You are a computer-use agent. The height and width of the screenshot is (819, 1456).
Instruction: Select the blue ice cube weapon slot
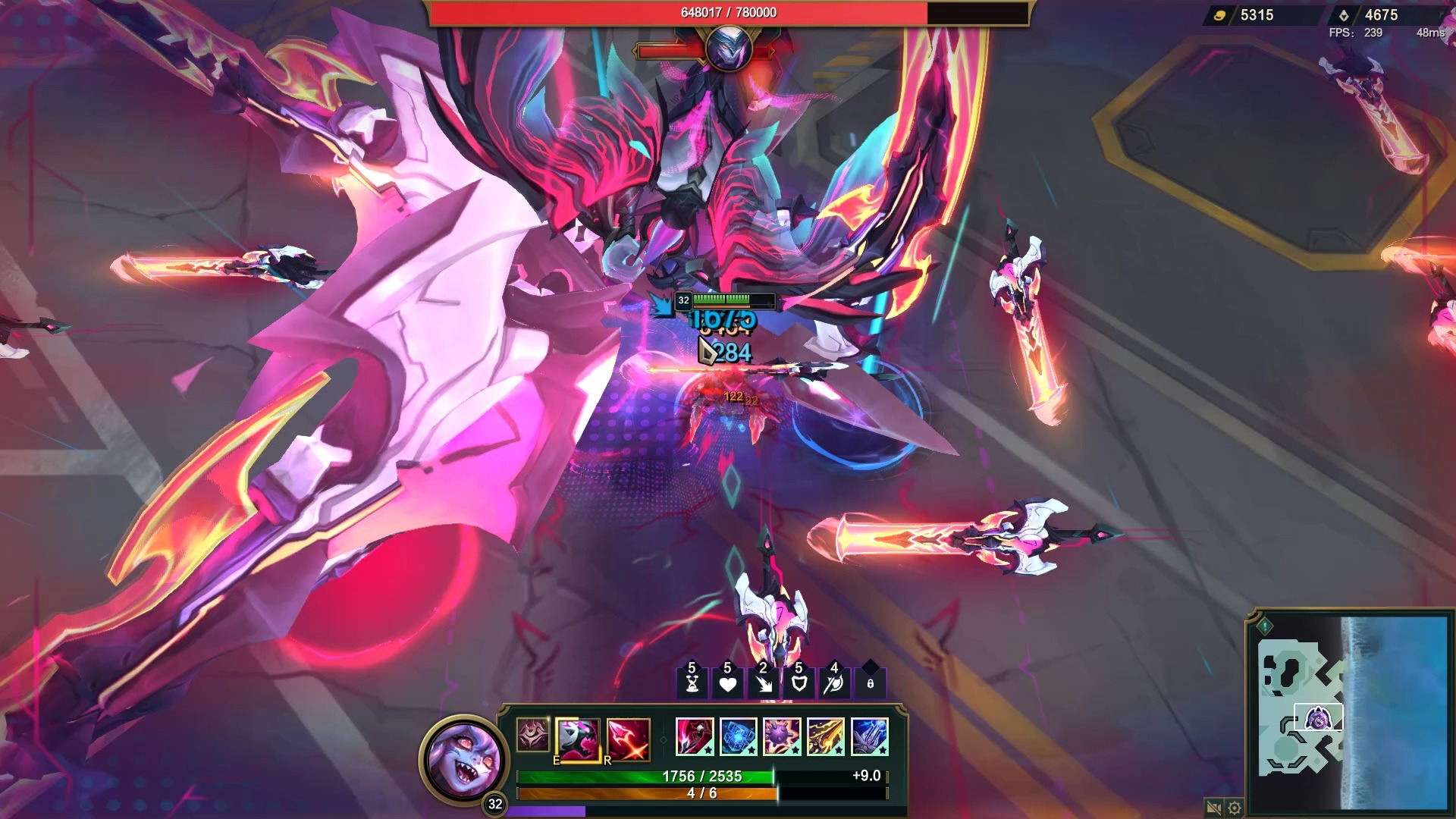click(738, 737)
